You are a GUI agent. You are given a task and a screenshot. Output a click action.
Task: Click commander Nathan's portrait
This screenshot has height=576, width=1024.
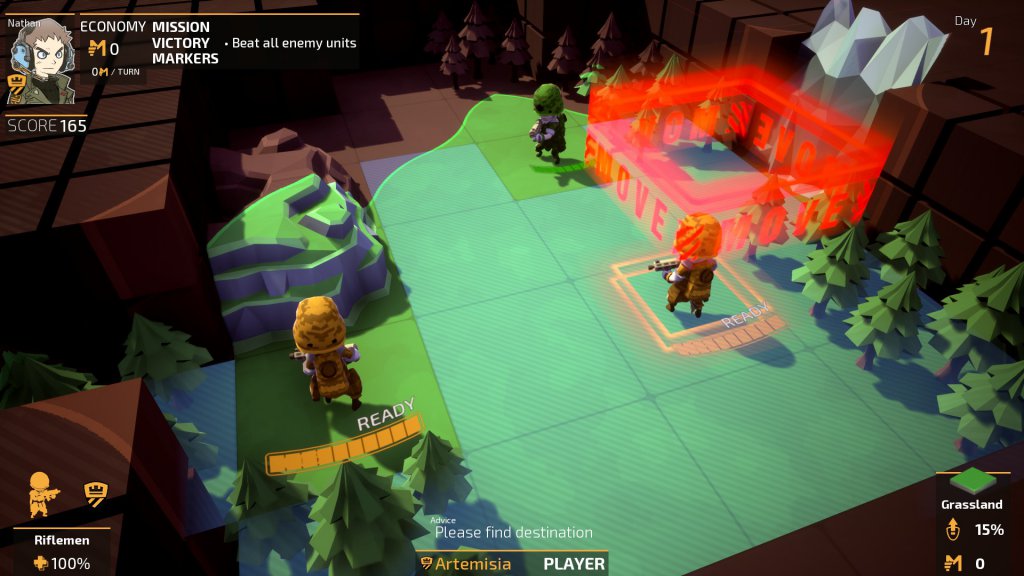click(x=43, y=62)
